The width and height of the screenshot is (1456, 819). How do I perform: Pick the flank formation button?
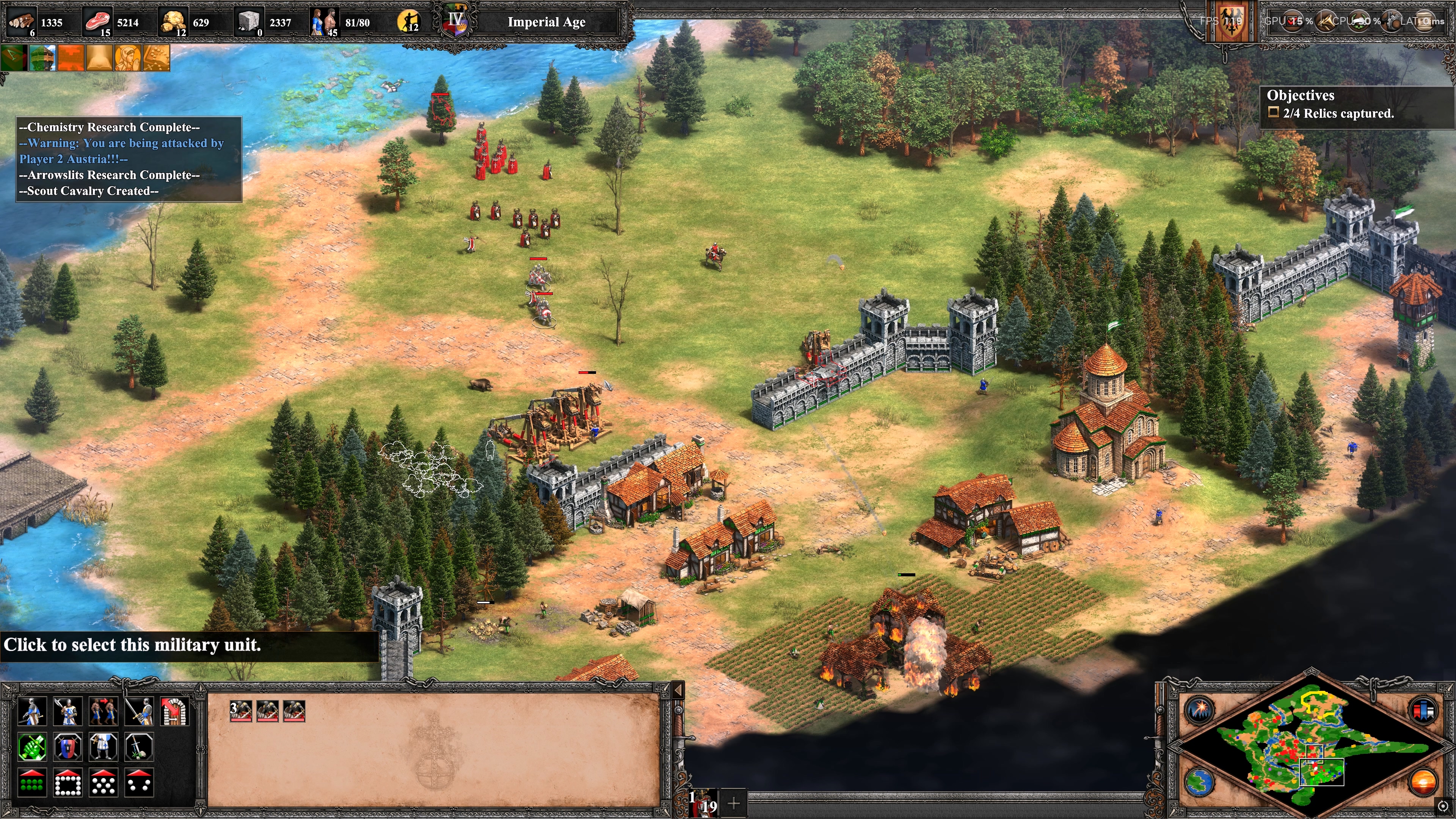(x=138, y=782)
